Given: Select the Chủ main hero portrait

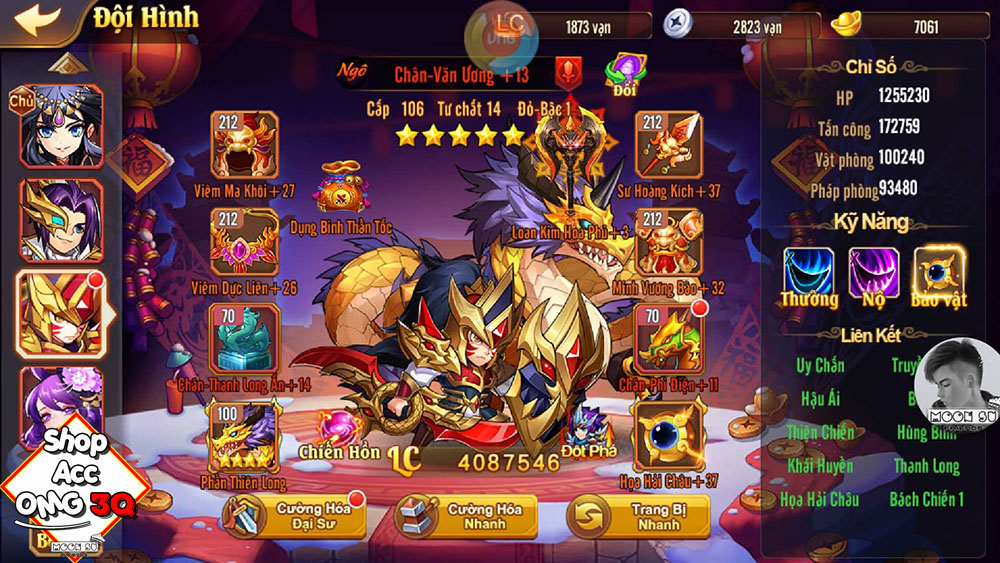Looking at the screenshot, I should pos(61,125).
